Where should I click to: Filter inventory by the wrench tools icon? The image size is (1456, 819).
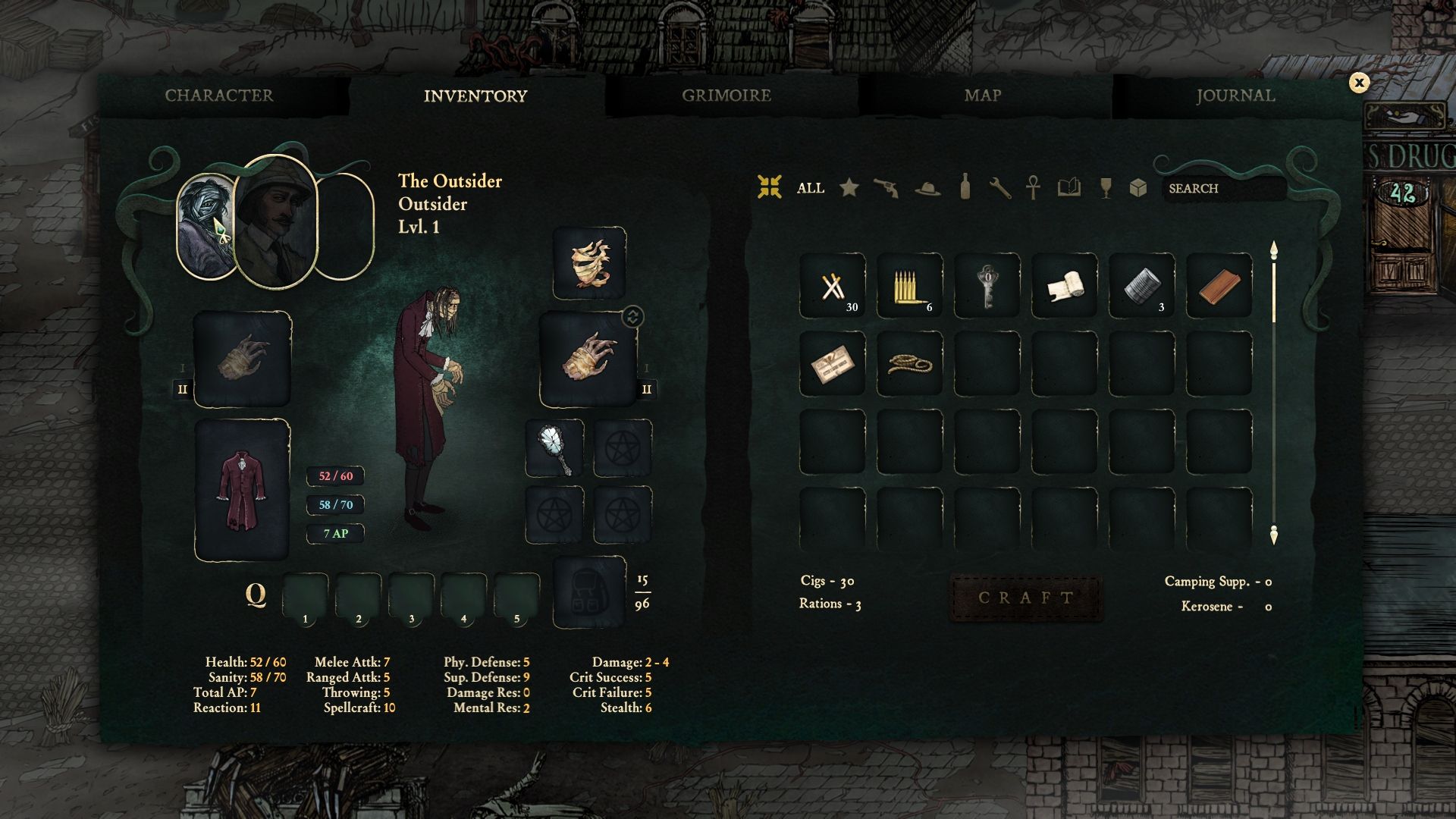(x=1001, y=188)
